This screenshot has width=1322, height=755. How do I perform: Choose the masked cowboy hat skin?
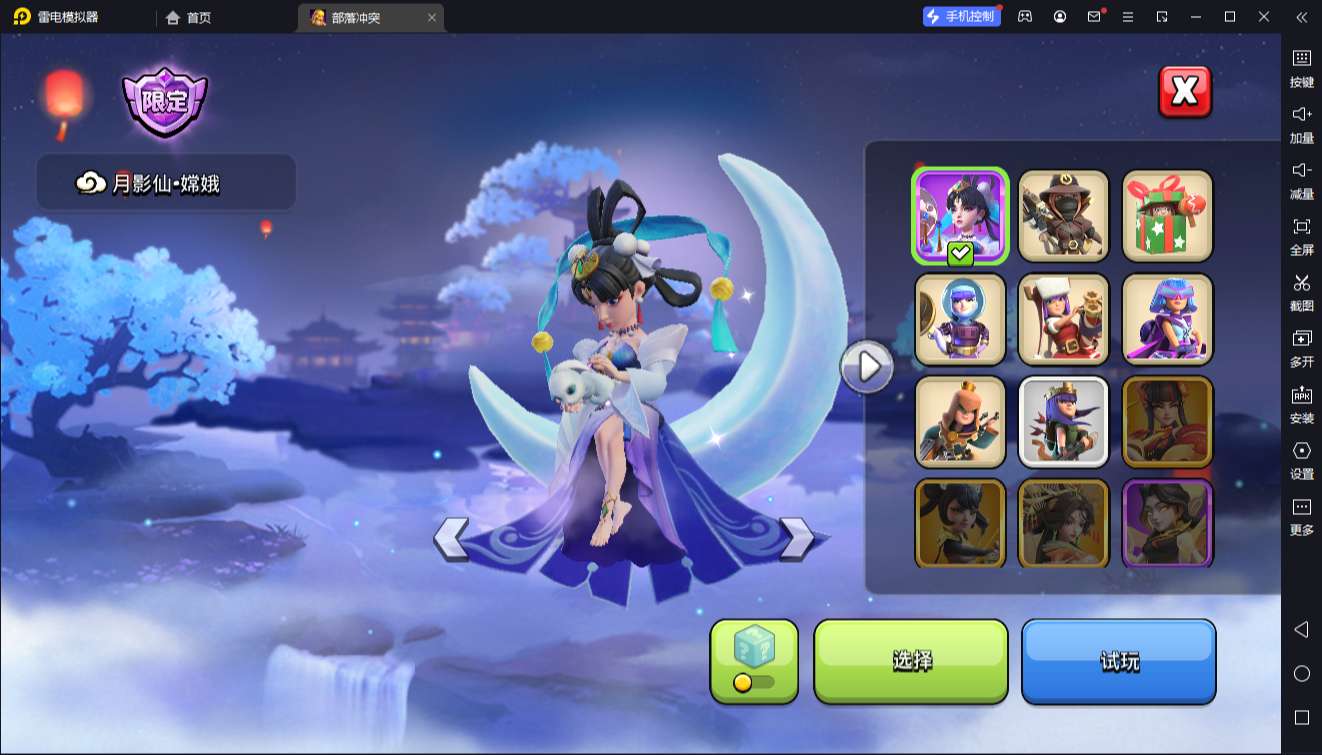(x=1063, y=215)
